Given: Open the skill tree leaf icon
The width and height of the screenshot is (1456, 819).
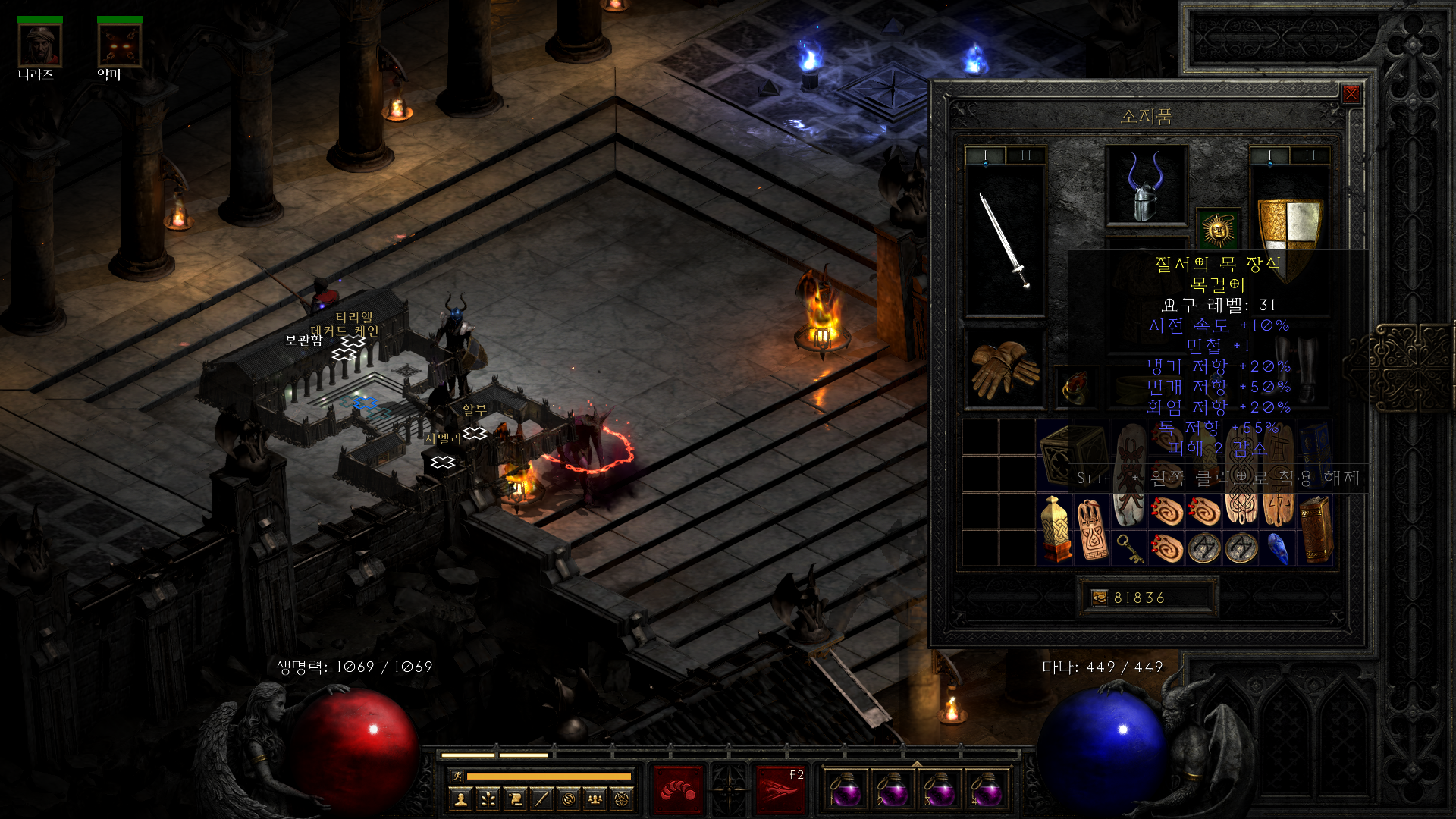Looking at the screenshot, I should coord(488,799).
